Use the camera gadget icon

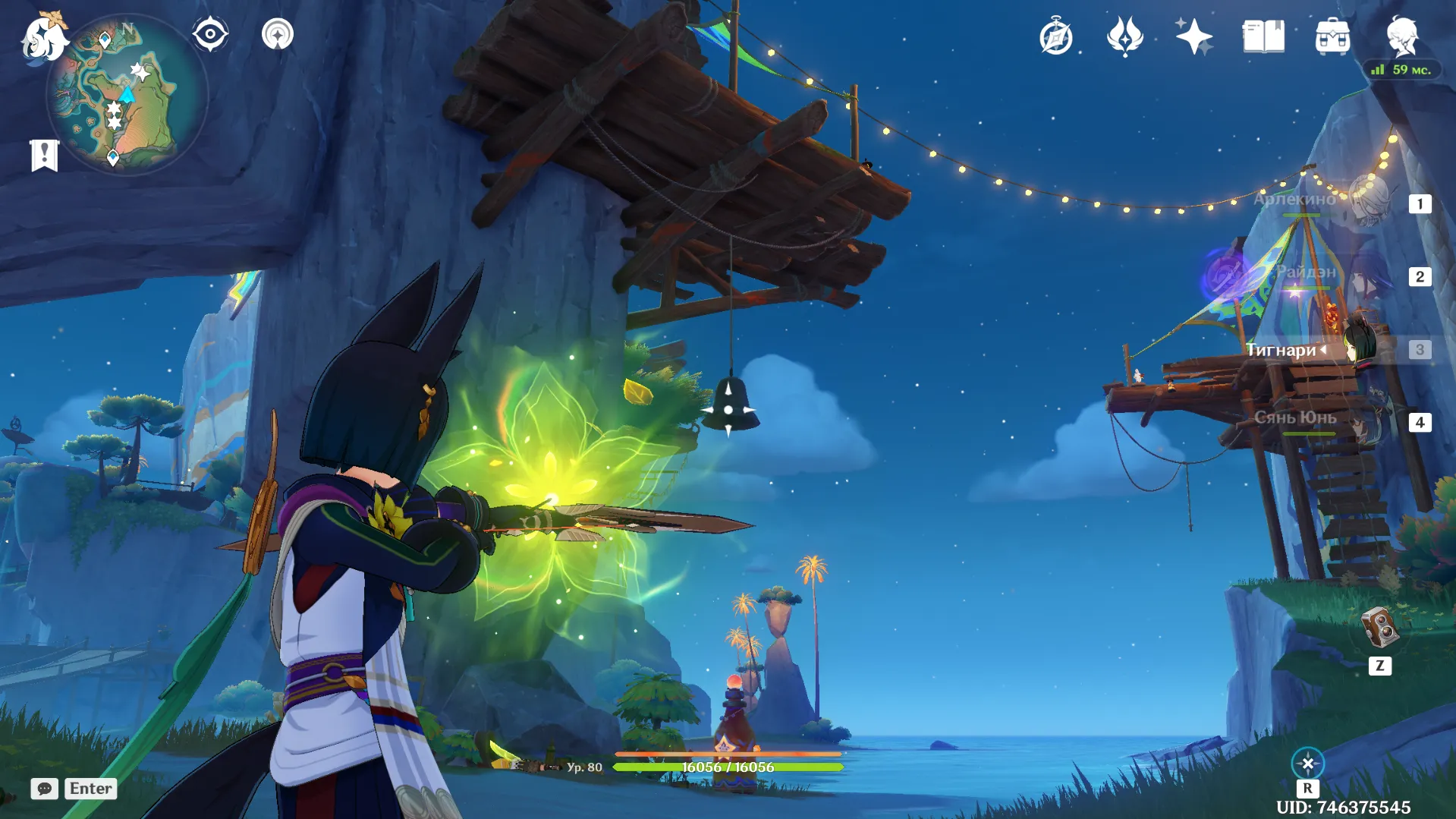[x=1379, y=628]
